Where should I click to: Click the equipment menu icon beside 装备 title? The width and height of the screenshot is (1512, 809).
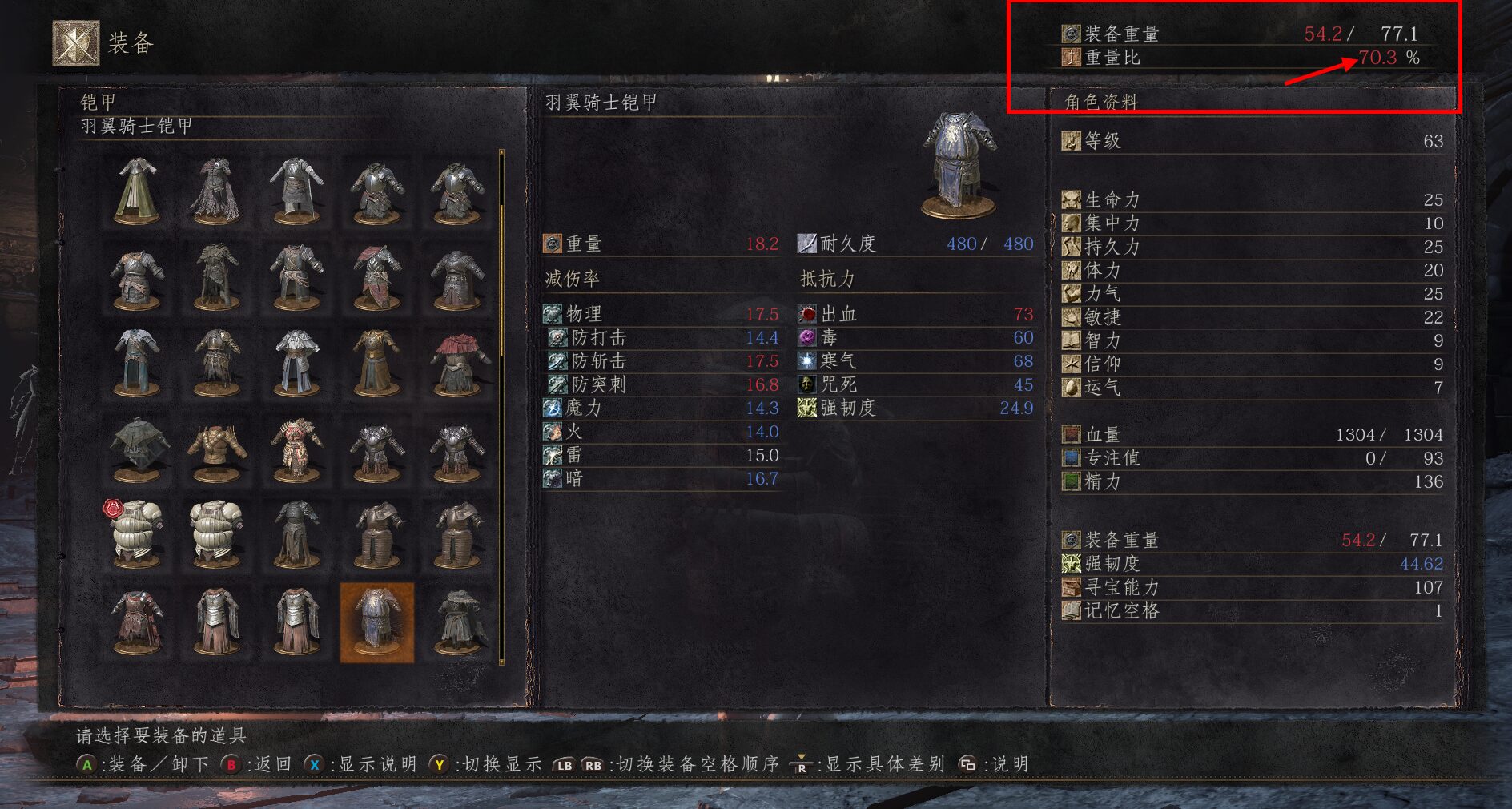[78, 37]
